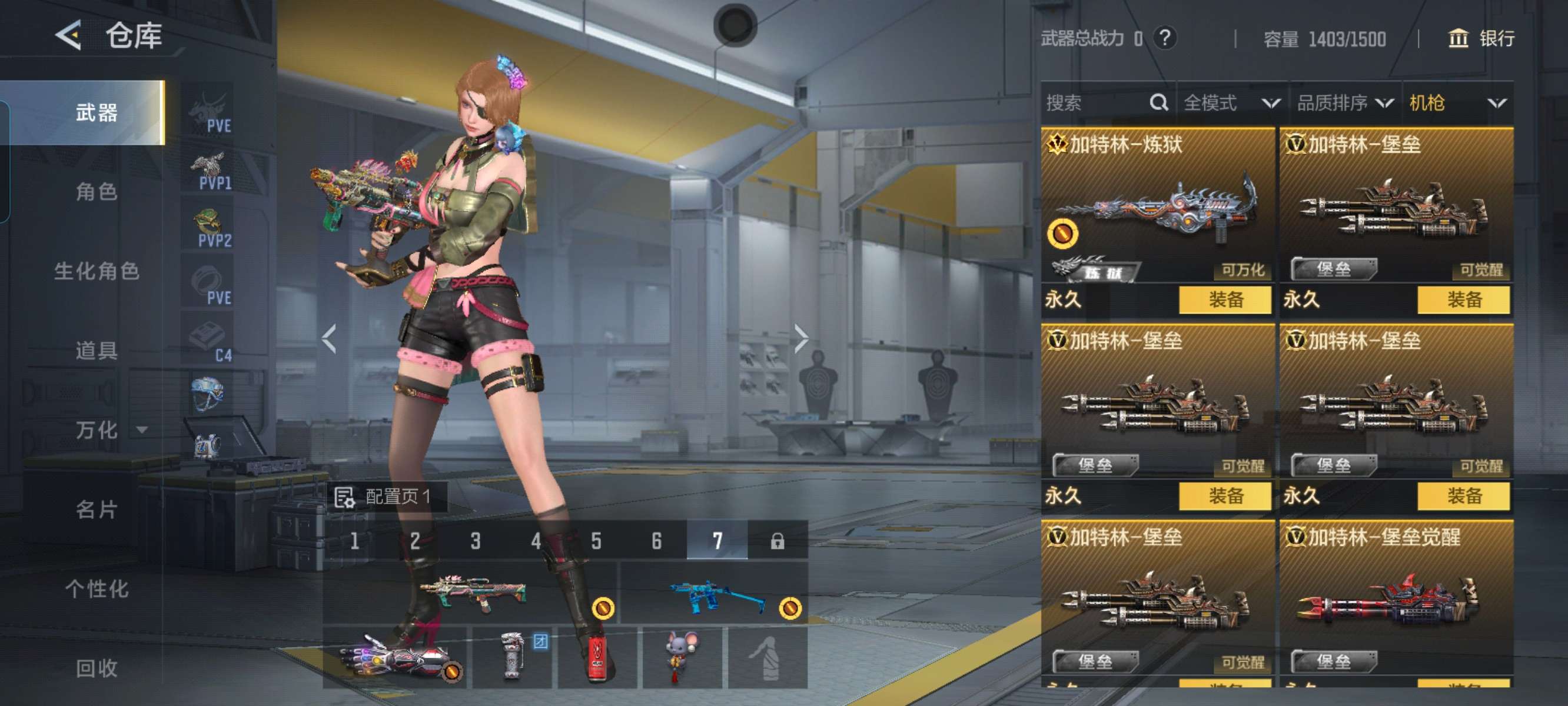Screen dimensions: 1568x706
Task: Select the 加特林-堡垒觉醒 weapon card
Action: coord(1396,597)
